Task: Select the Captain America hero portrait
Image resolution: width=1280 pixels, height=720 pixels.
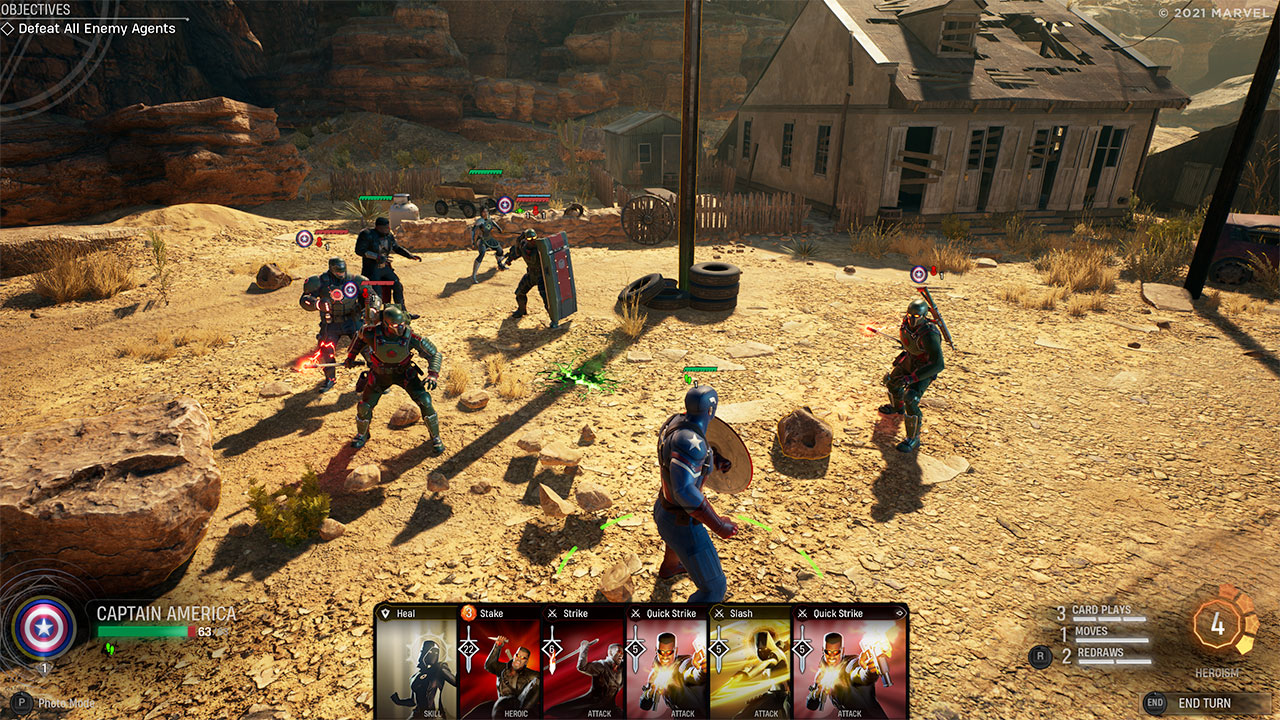Action: [43, 627]
